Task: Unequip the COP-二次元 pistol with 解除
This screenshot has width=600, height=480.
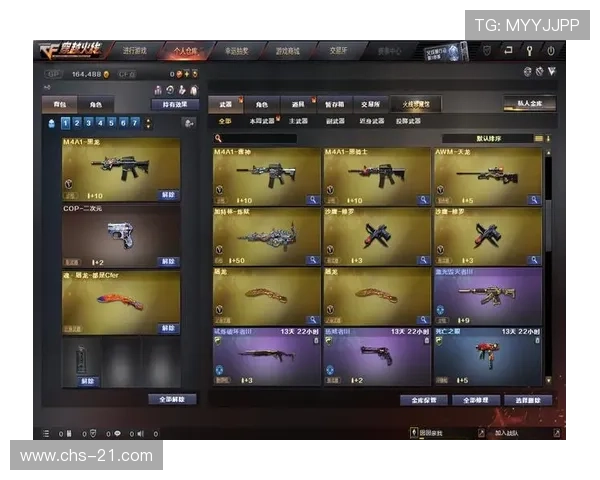Action: [x=168, y=261]
